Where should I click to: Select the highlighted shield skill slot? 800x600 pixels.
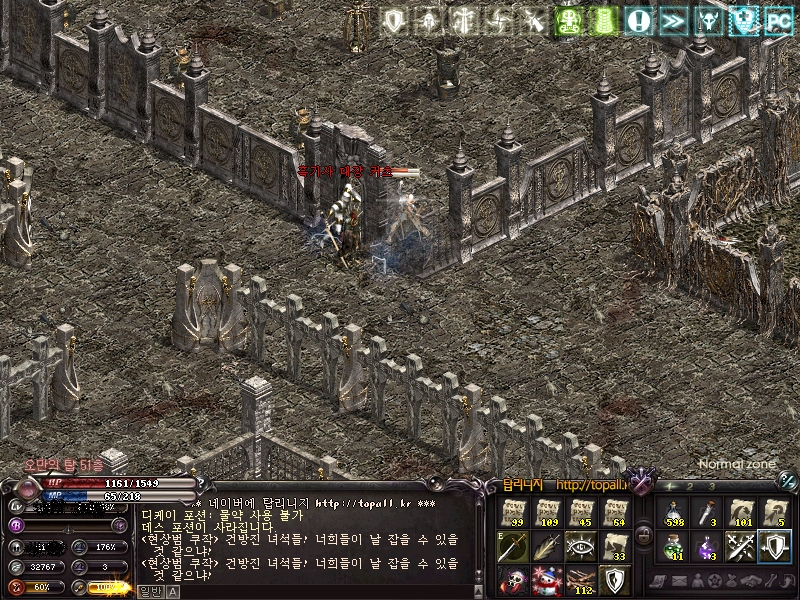click(774, 547)
